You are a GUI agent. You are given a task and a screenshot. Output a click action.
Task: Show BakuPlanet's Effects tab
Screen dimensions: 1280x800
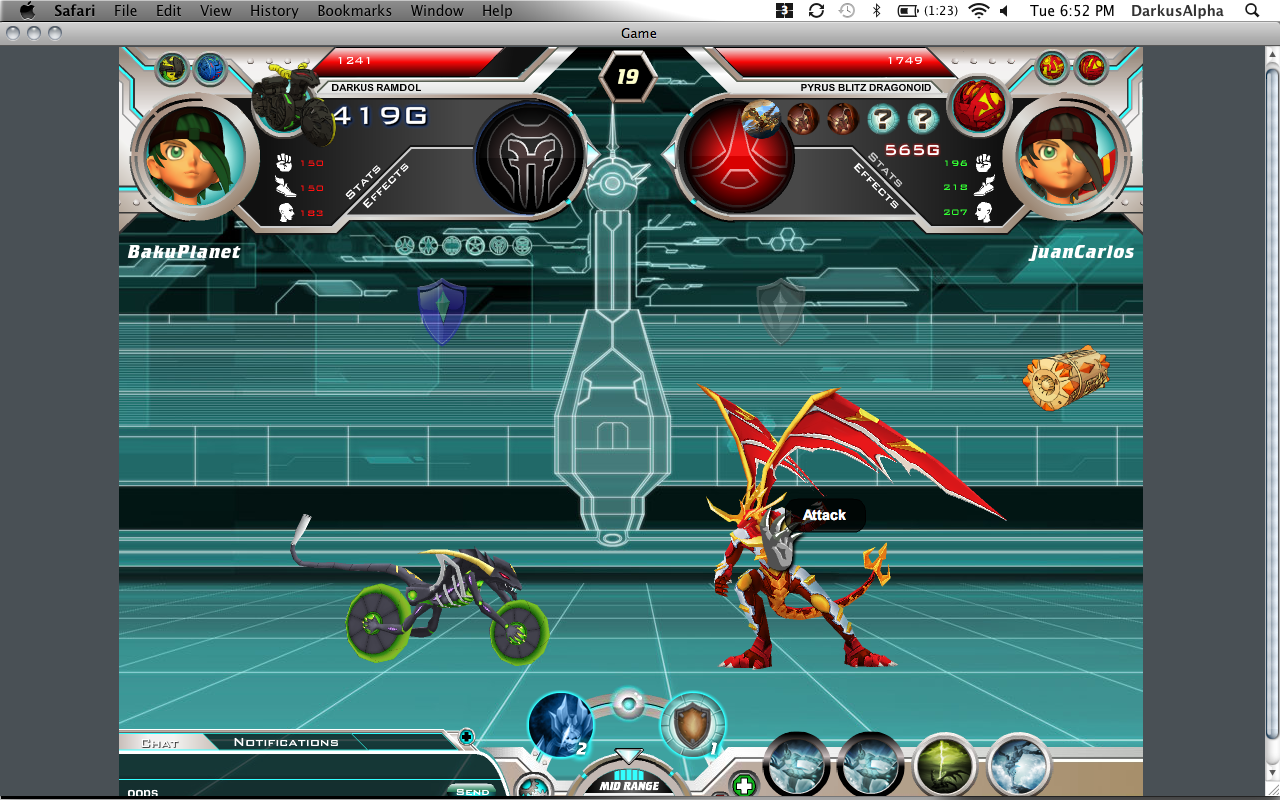point(386,186)
